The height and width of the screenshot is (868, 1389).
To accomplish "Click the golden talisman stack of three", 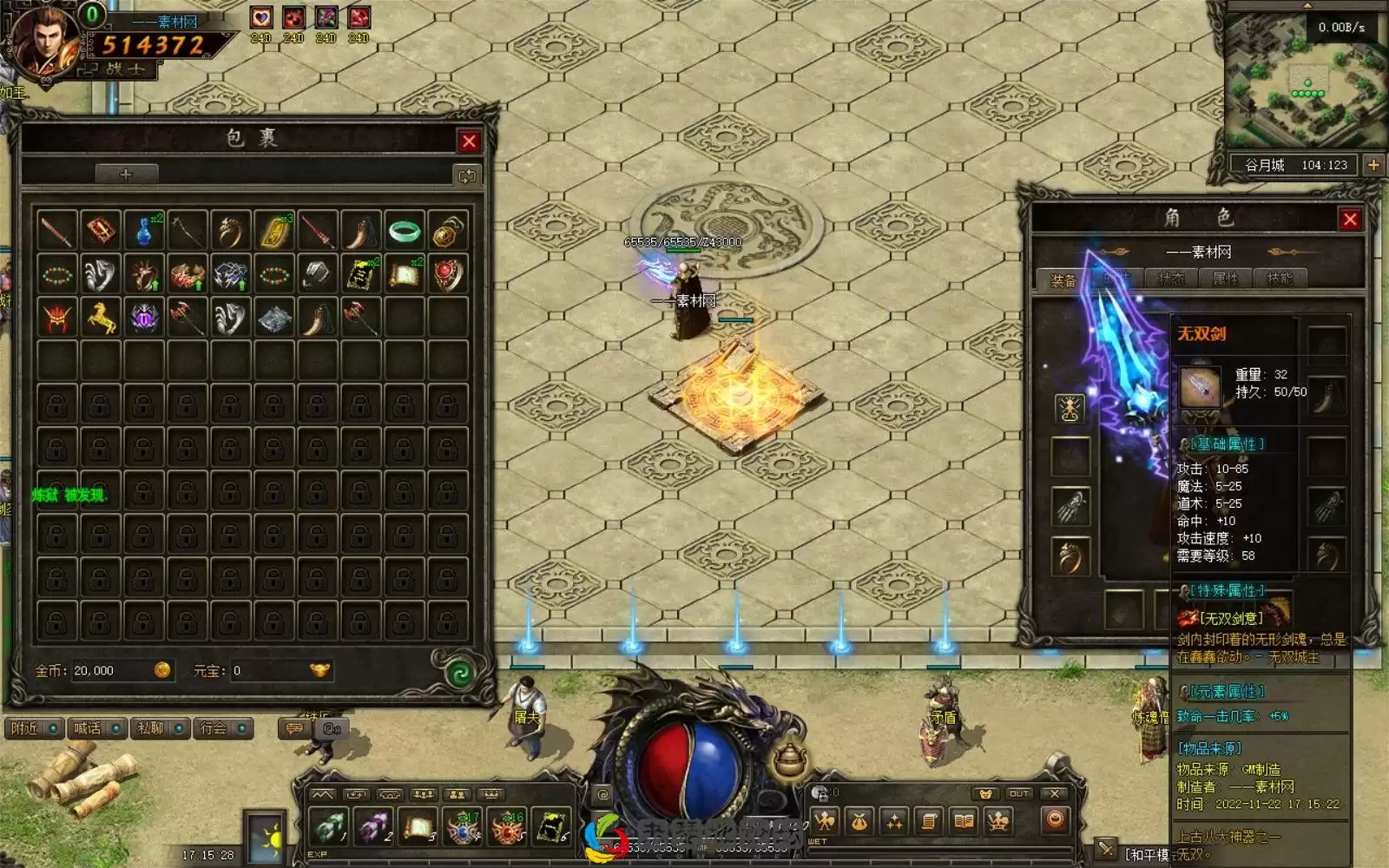I will click(274, 232).
